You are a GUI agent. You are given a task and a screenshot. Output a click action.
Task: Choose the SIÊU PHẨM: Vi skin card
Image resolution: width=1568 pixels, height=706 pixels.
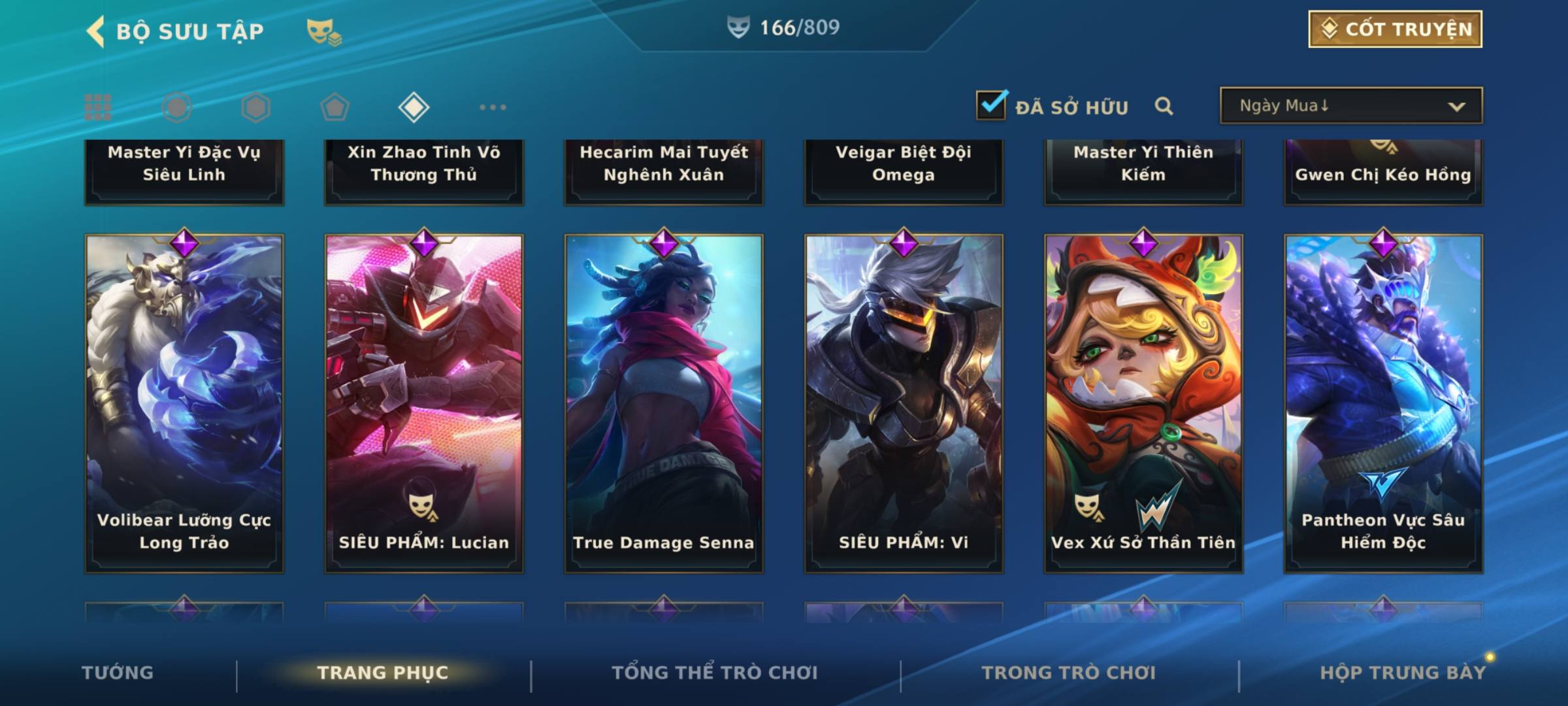(x=904, y=403)
